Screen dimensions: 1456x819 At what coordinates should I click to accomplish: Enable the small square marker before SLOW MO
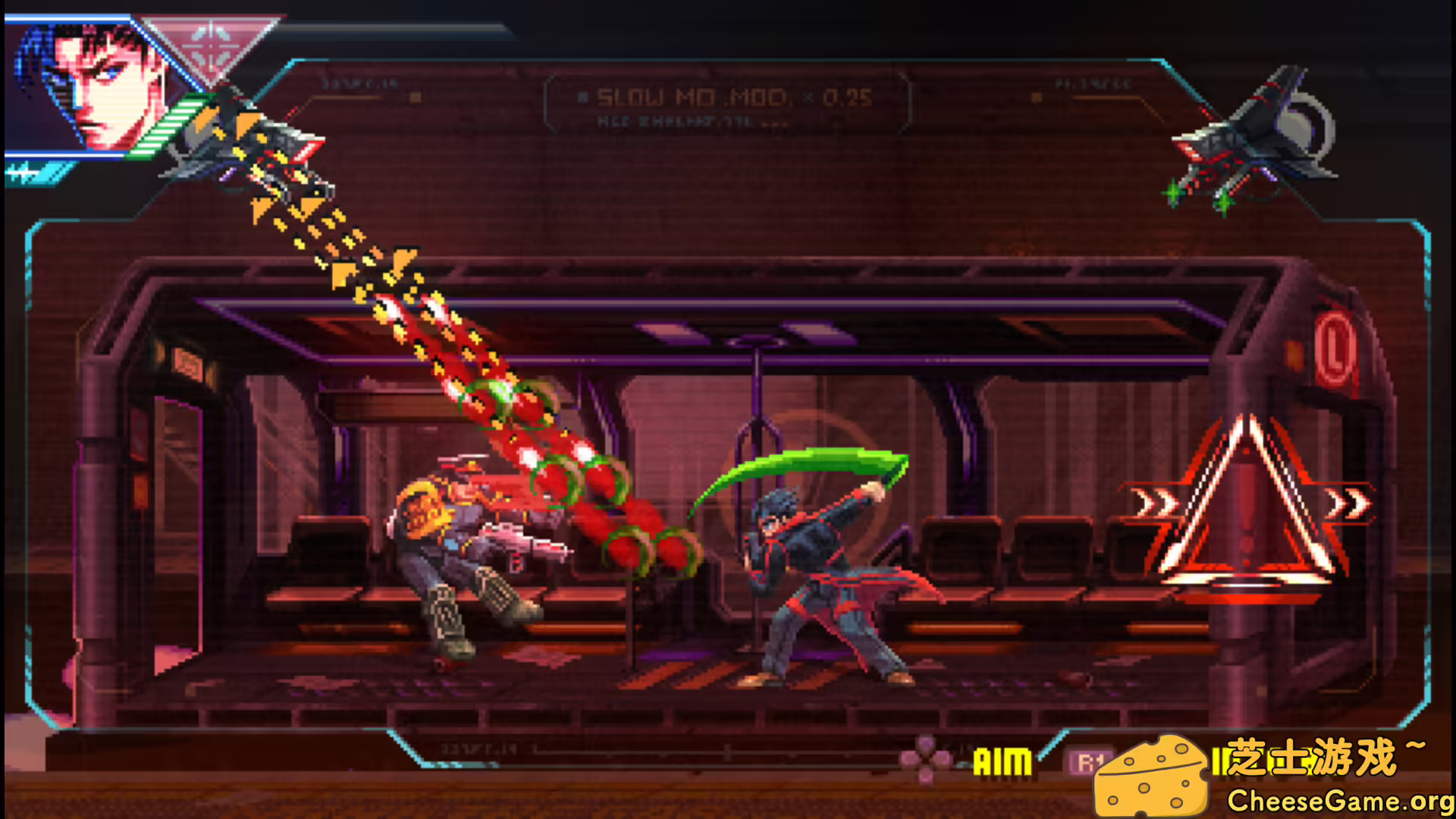tap(582, 97)
